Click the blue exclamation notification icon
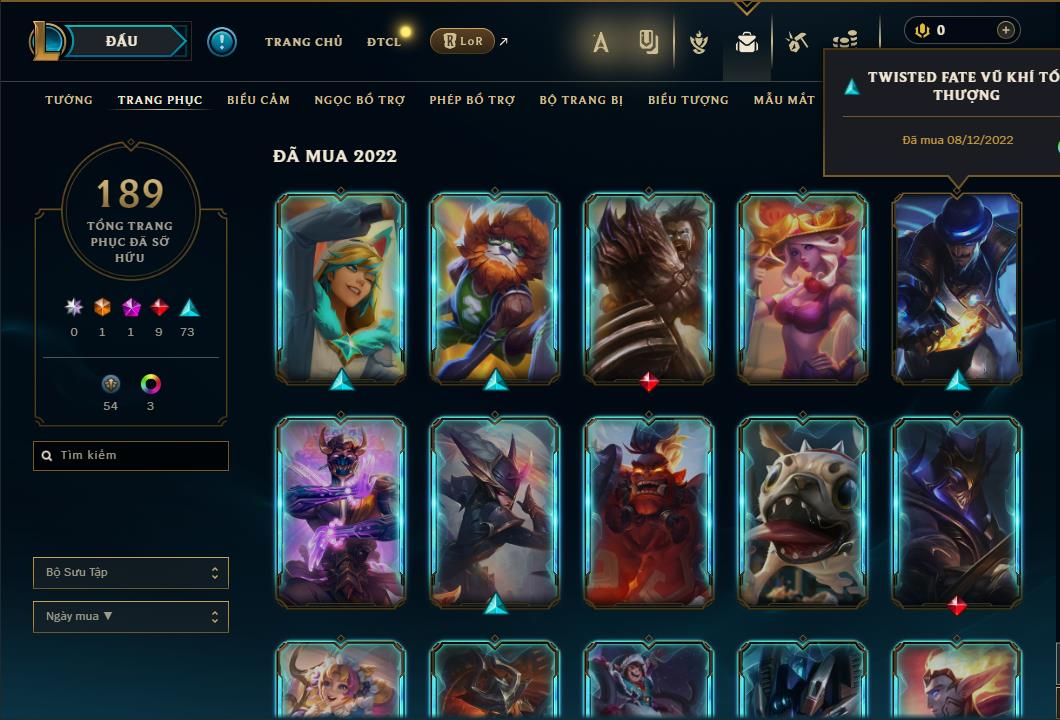Viewport: 1060px width, 720px height. (x=222, y=42)
